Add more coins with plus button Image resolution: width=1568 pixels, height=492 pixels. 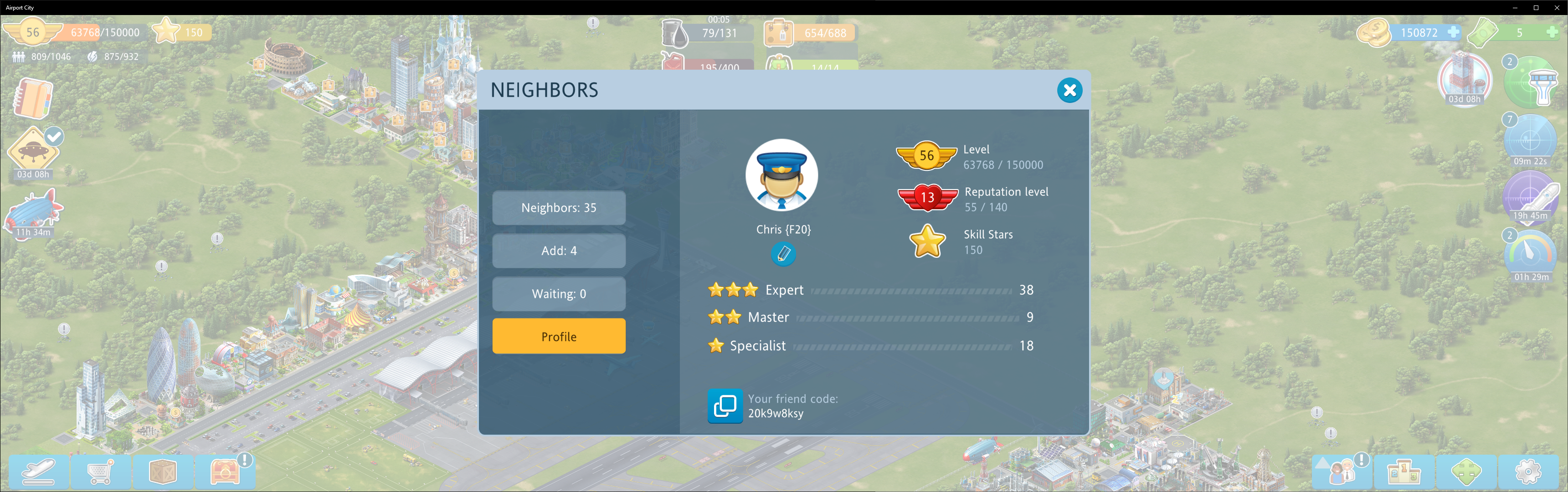[x=1453, y=32]
